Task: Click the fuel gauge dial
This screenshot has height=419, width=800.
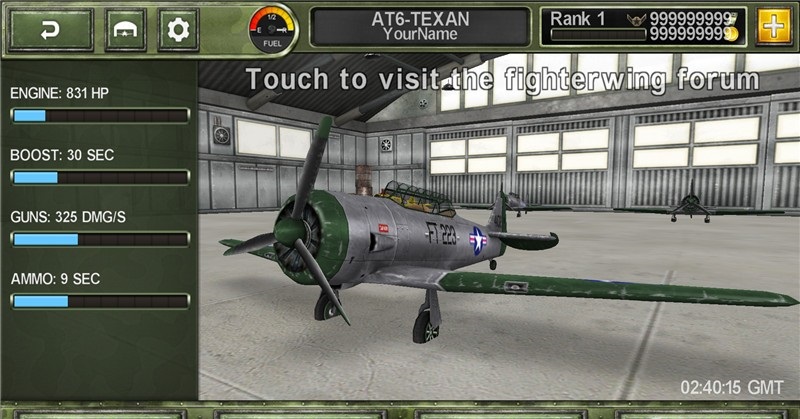Action: (x=273, y=26)
